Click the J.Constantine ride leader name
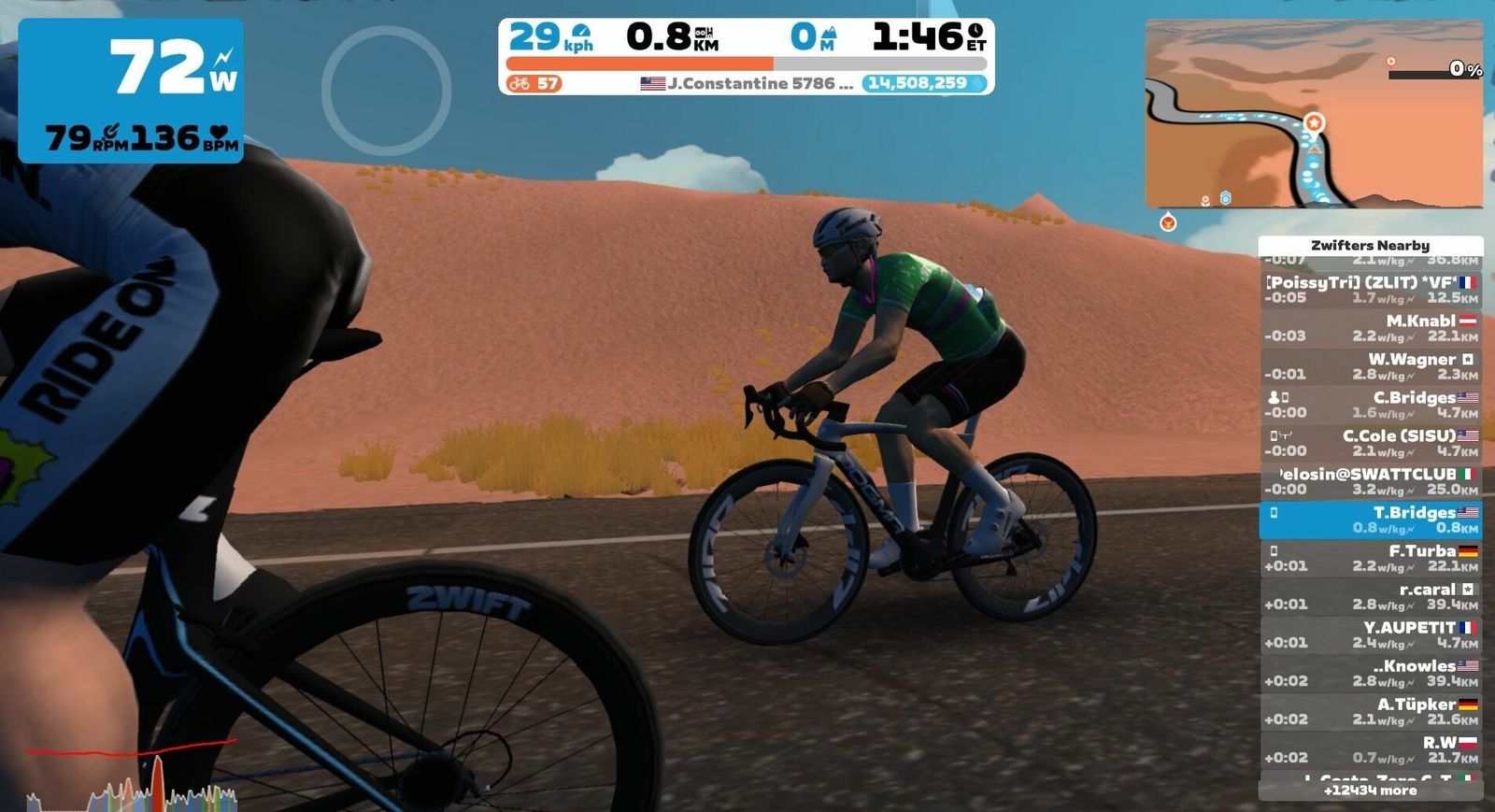This screenshot has width=1495, height=812. (x=759, y=83)
